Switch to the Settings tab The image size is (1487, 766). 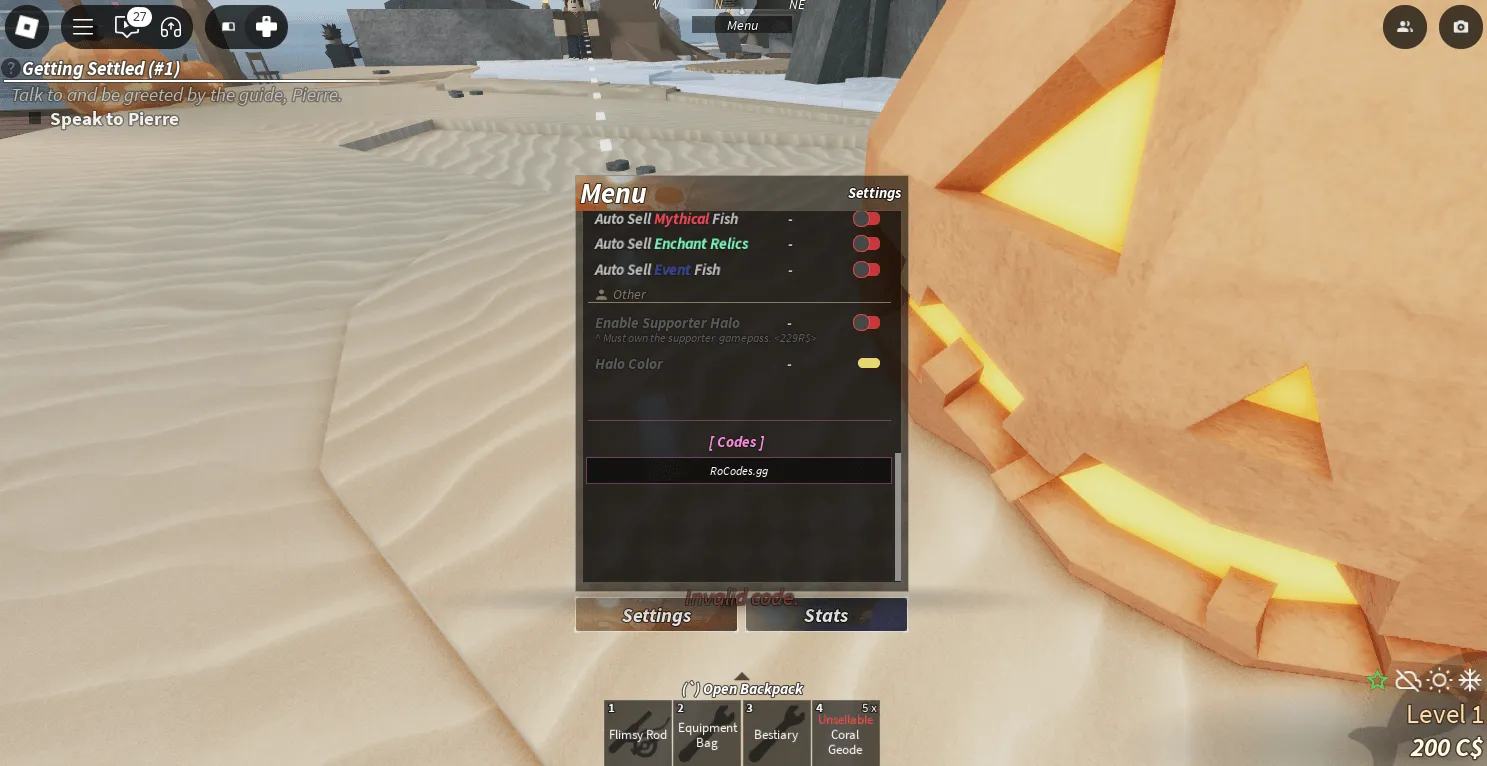click(656, 616)
